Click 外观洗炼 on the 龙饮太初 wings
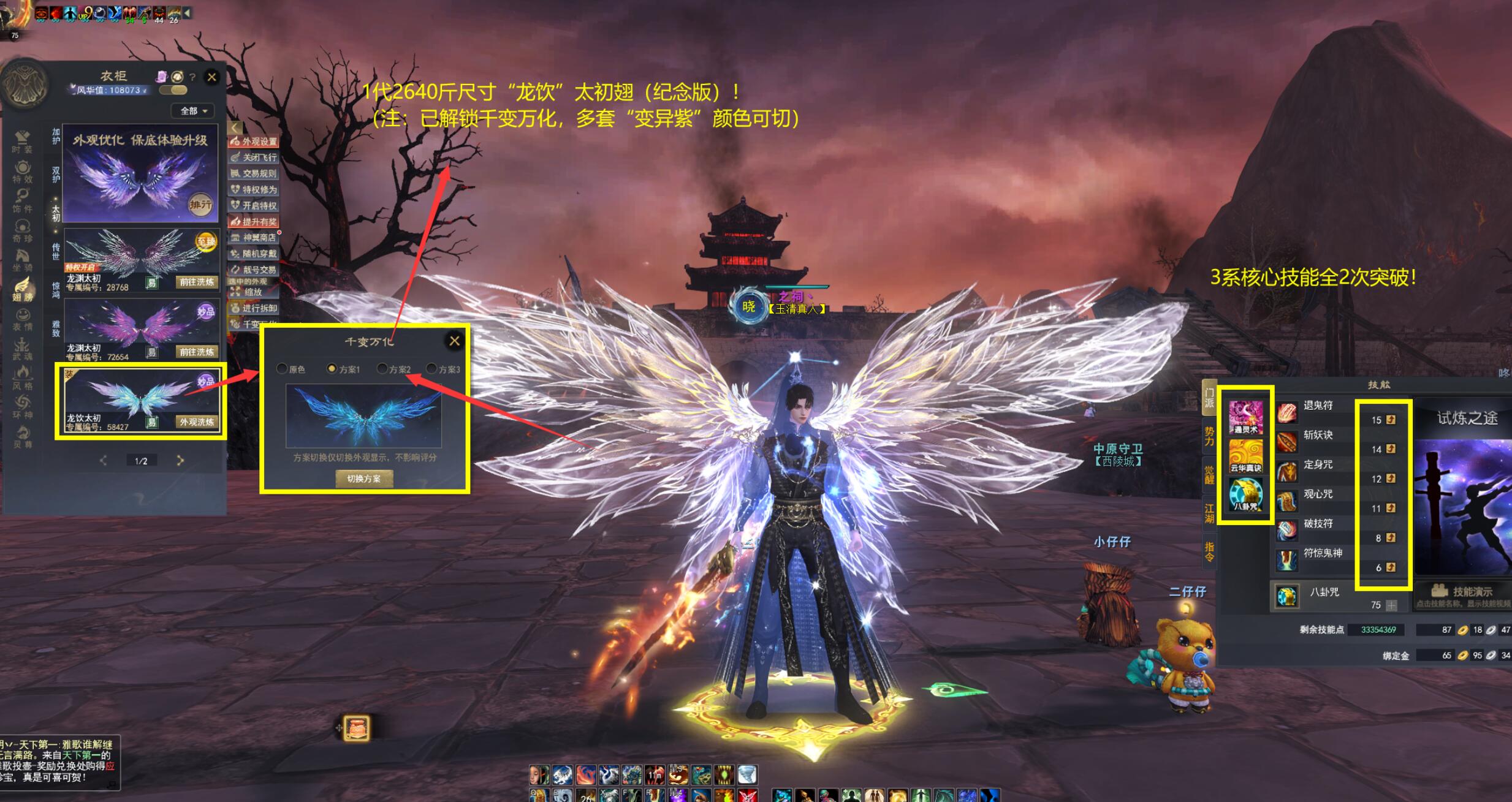1512x802 pixels. point(197,422)
